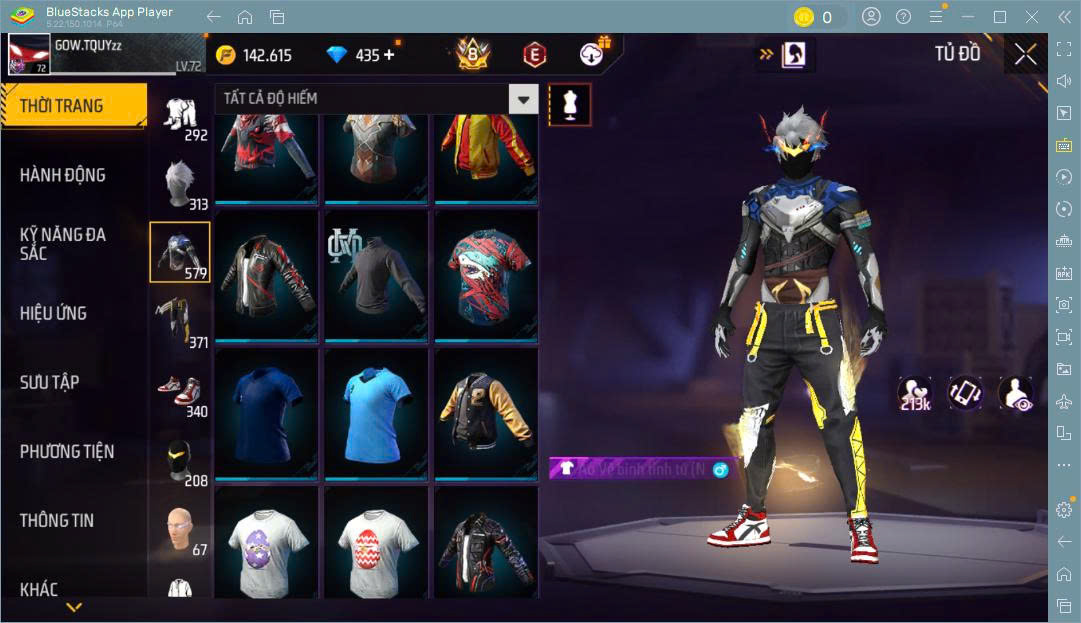Viewport: 1081px width, 623px height.
Task: Toggle the character visibility eye icon
Action: 1015,393
